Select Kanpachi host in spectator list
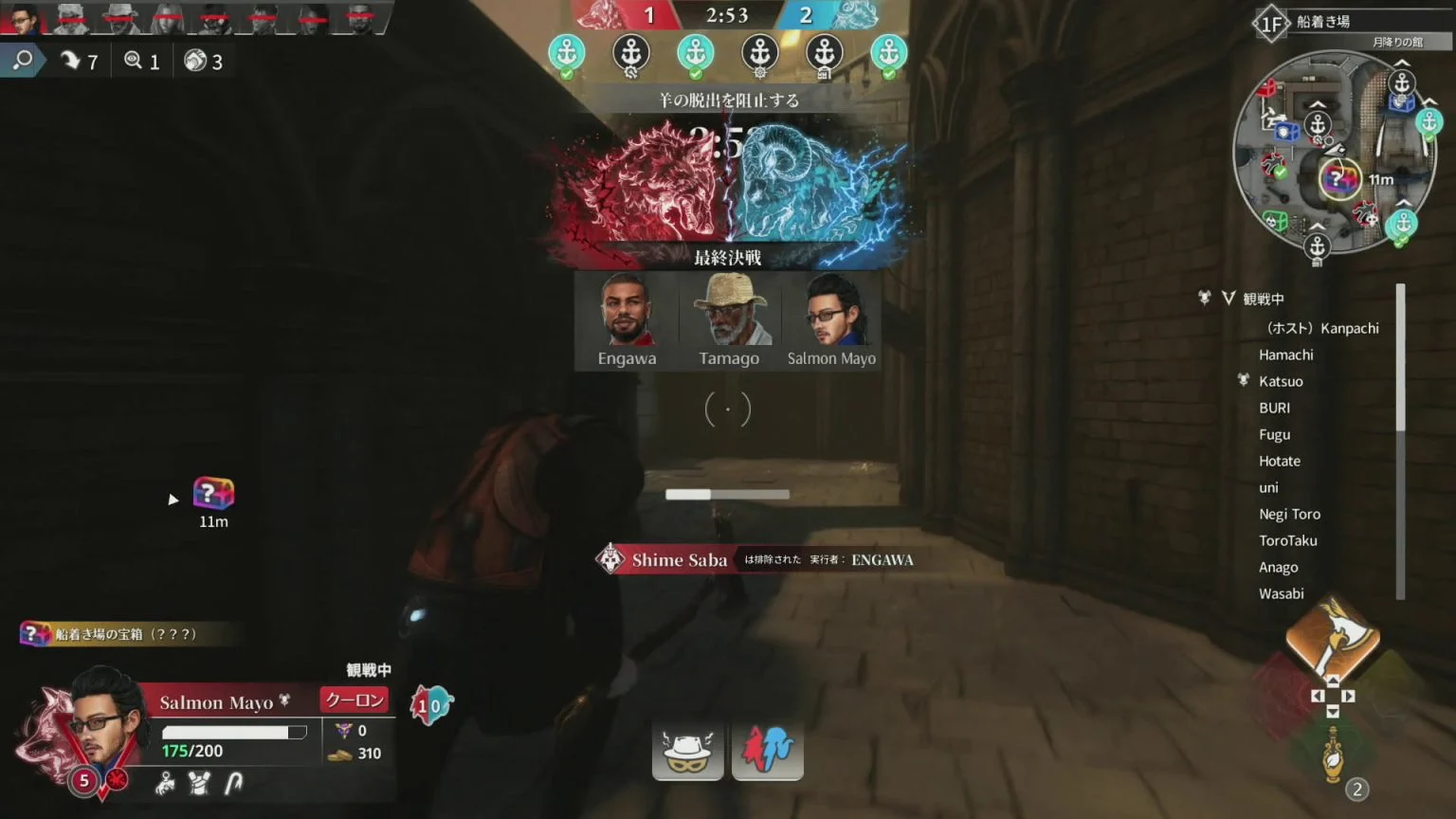 pyautogui.click(x=1322, y=328)
